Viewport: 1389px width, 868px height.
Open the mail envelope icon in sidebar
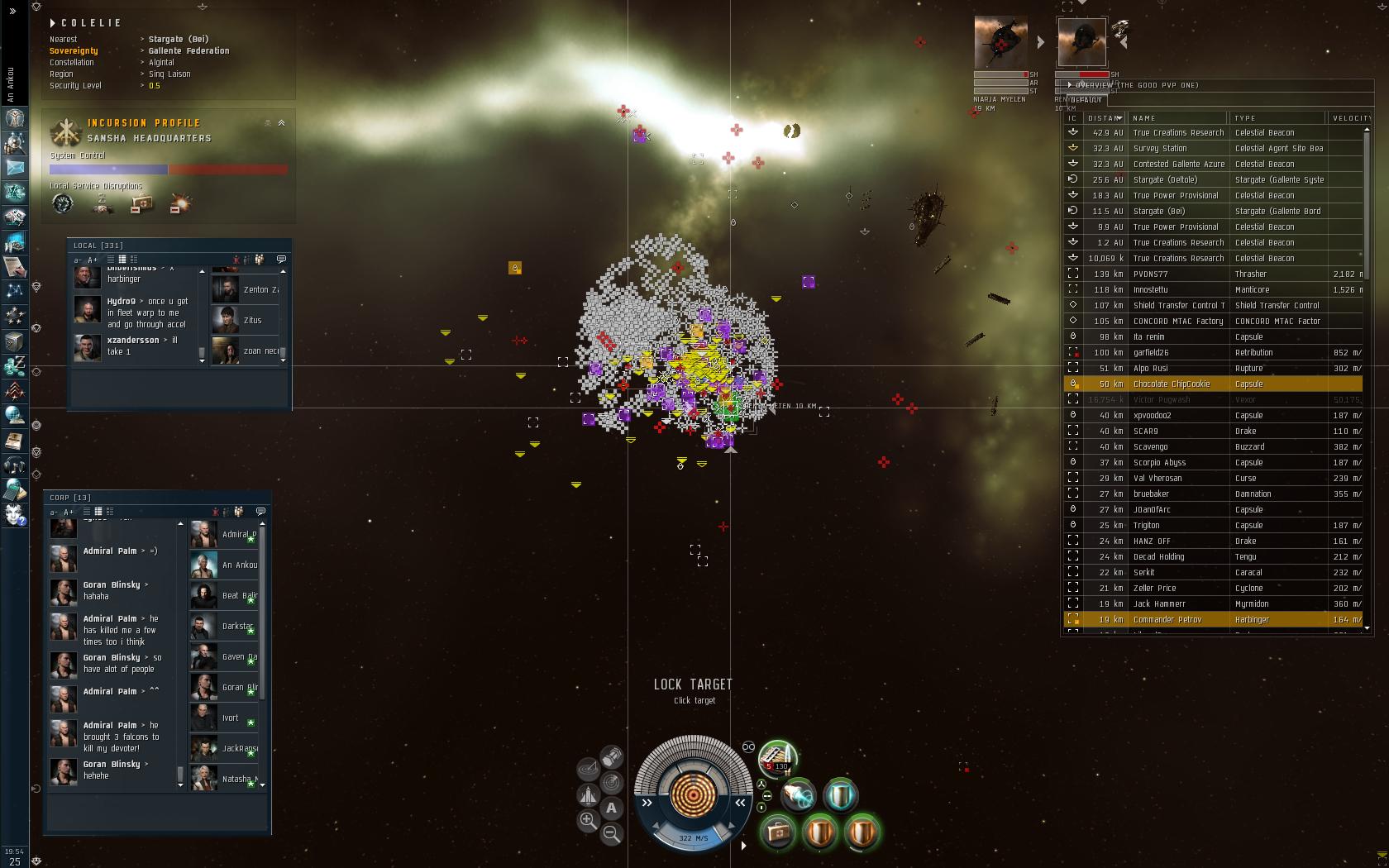tap(14, 167)
